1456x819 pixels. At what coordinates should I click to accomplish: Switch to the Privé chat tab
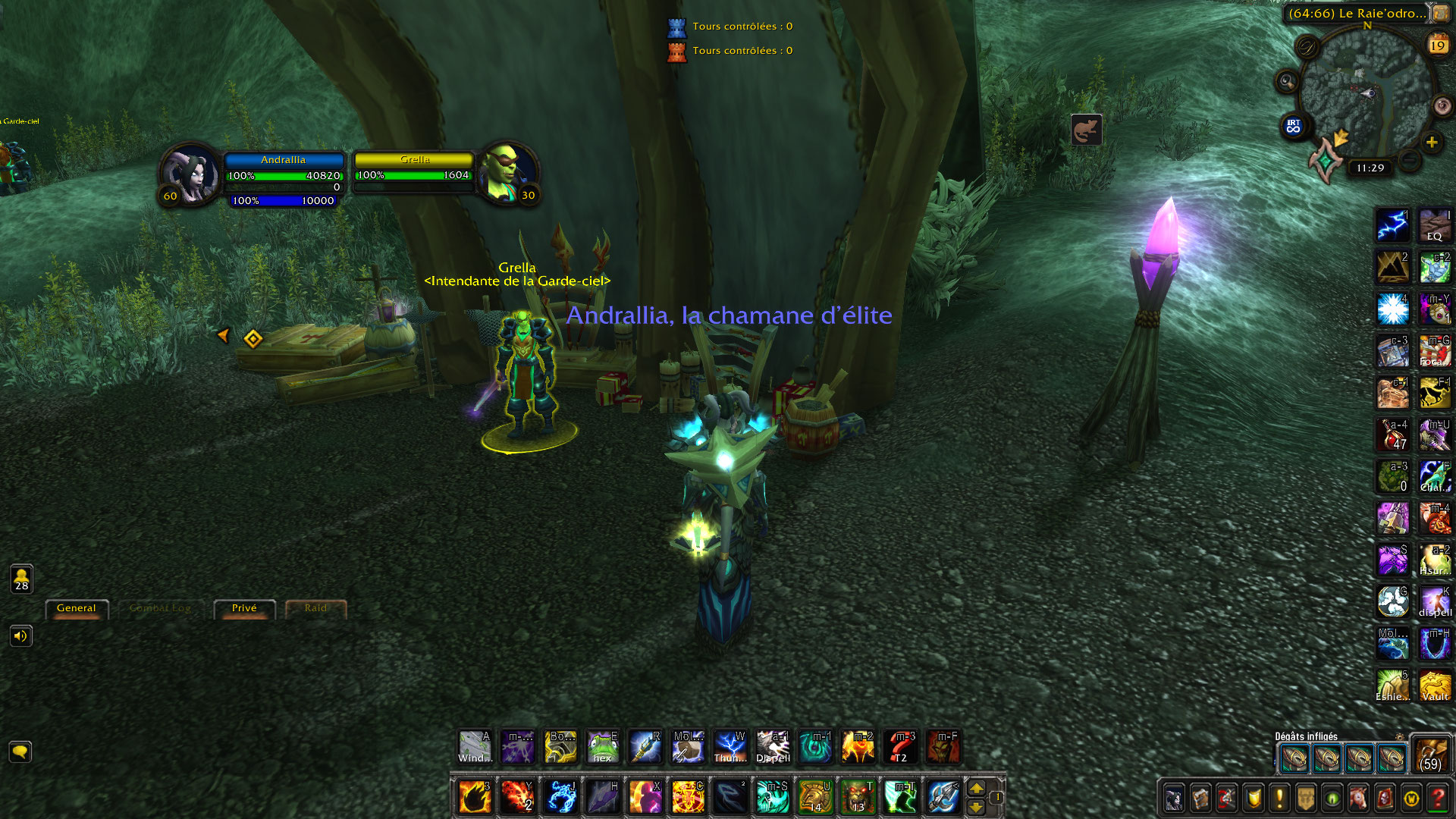point(243,607)
